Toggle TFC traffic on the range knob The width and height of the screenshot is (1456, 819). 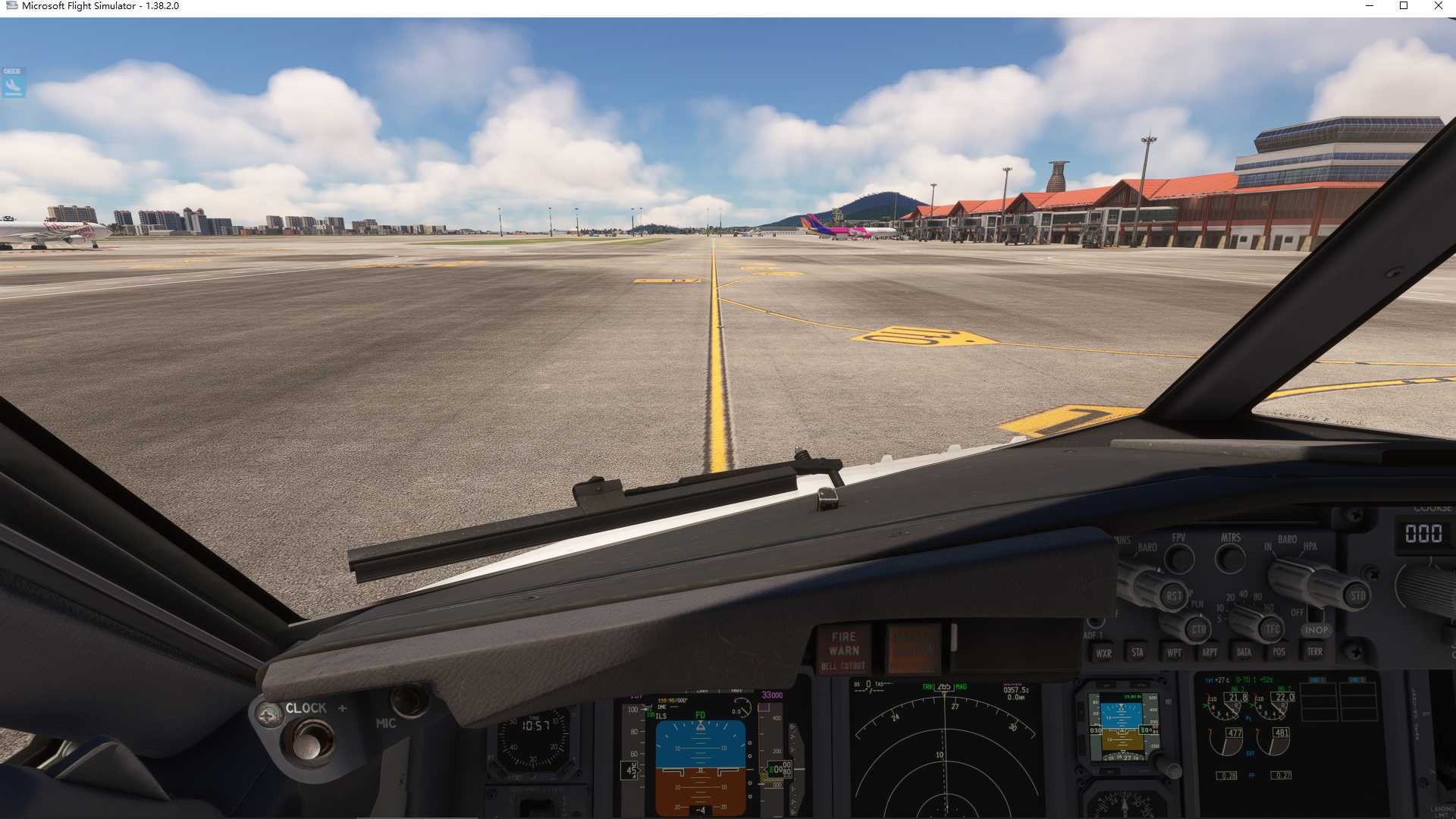click(1271, 629)
